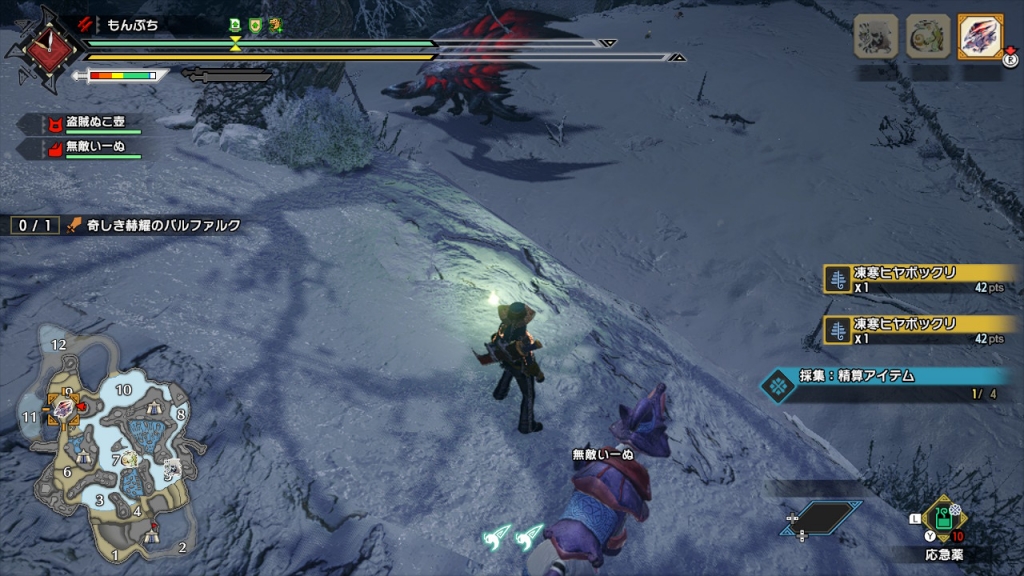This screenshot has height=576, width=1024.
Task: Open the empty action bar panel
Action: (824, 517)
